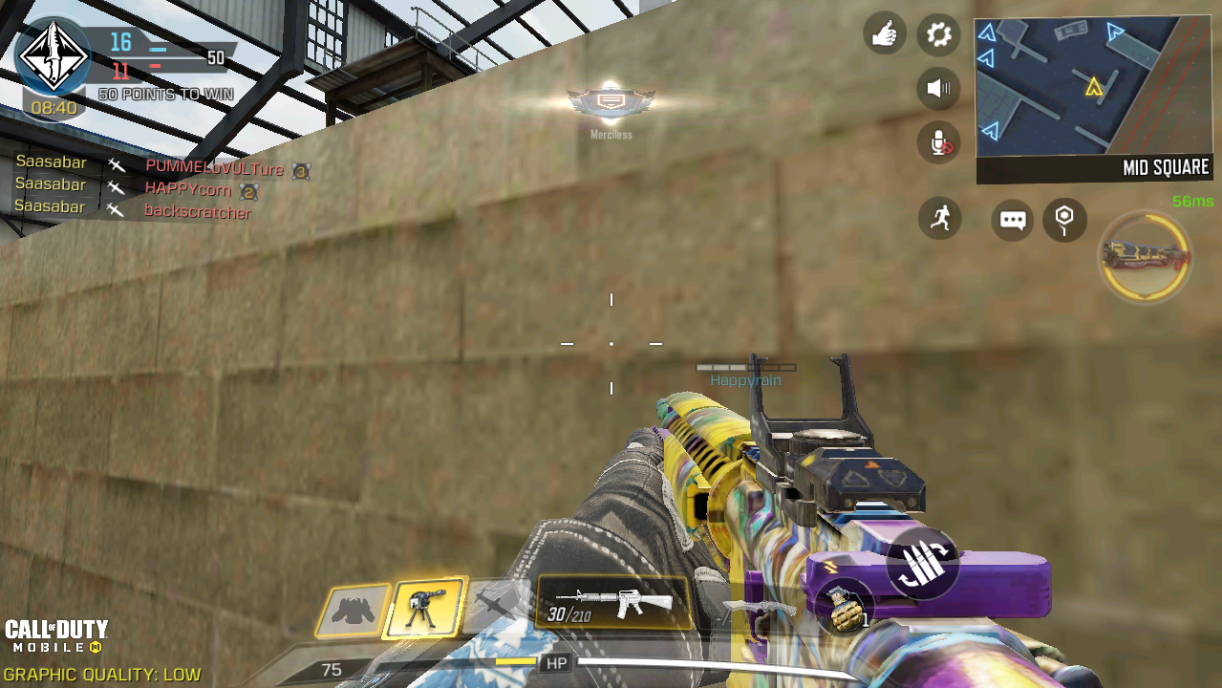Tap the hexagon ping marker button
Image resolution: width=1222 pixels, height=688 pixels.
coord(1064,220)
